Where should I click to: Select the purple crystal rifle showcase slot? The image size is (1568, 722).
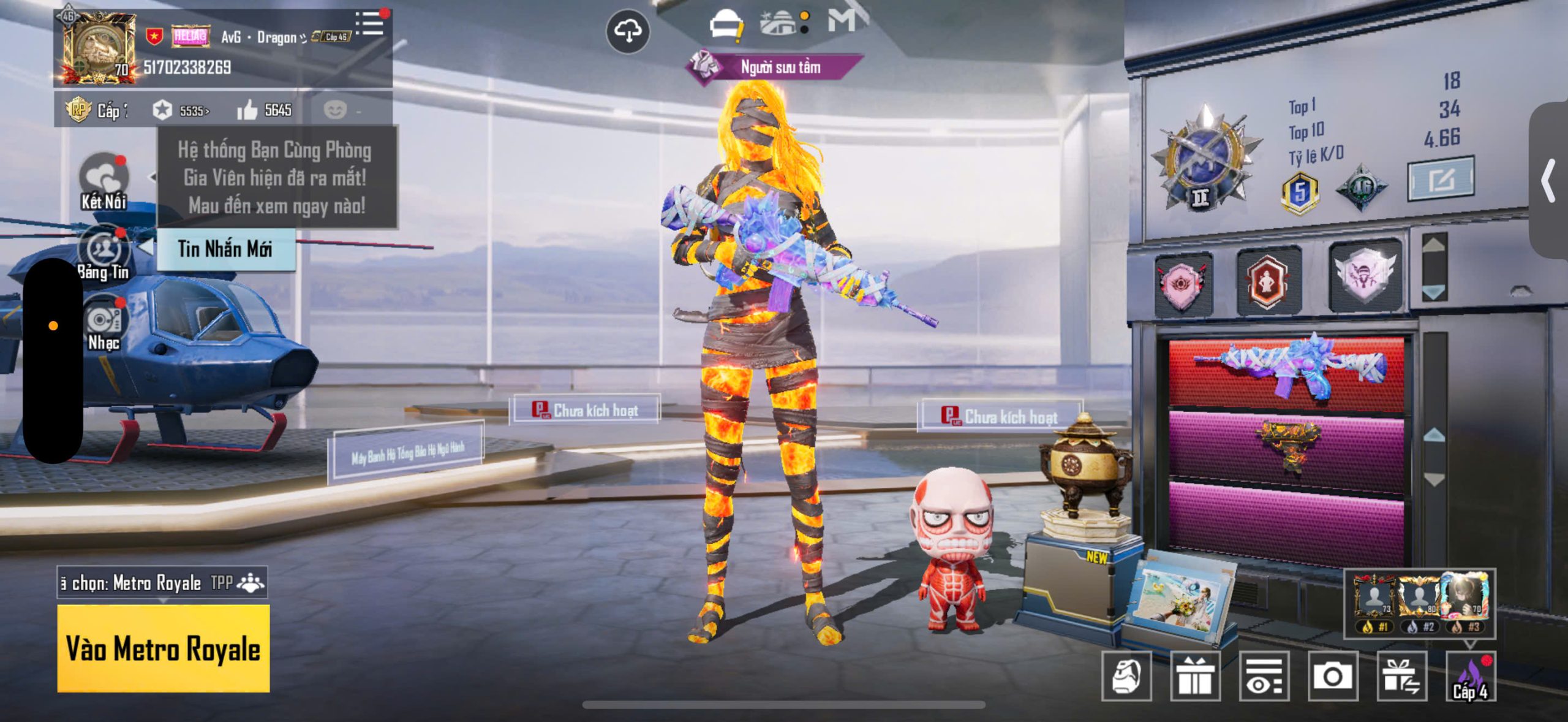(1286, 372)
